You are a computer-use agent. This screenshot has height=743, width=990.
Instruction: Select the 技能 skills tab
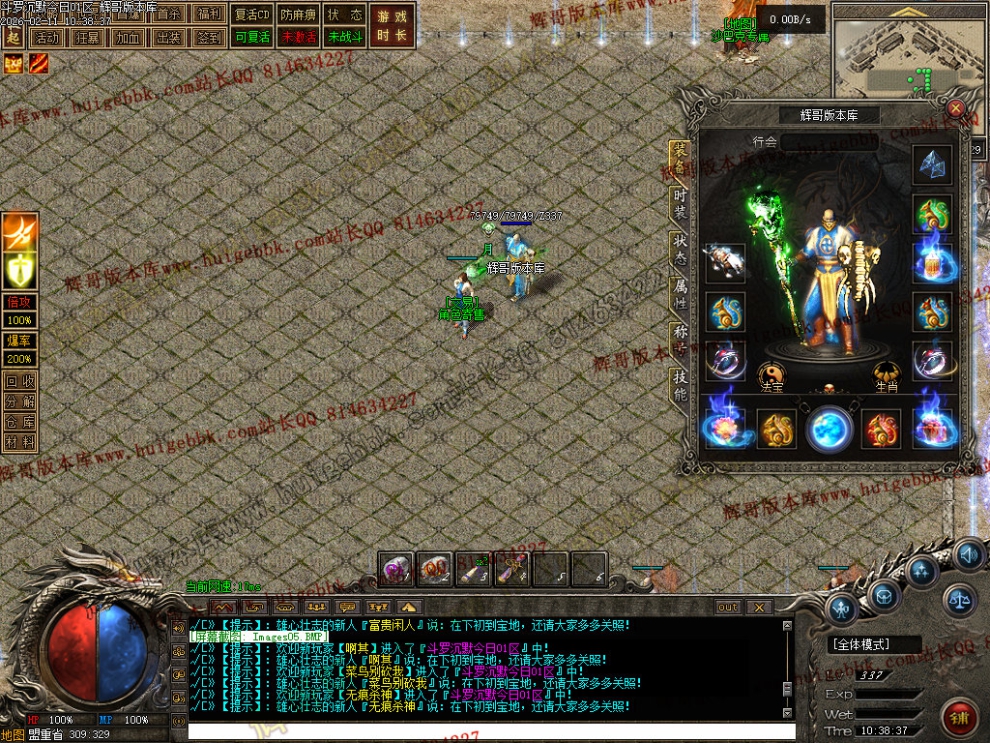679,385
